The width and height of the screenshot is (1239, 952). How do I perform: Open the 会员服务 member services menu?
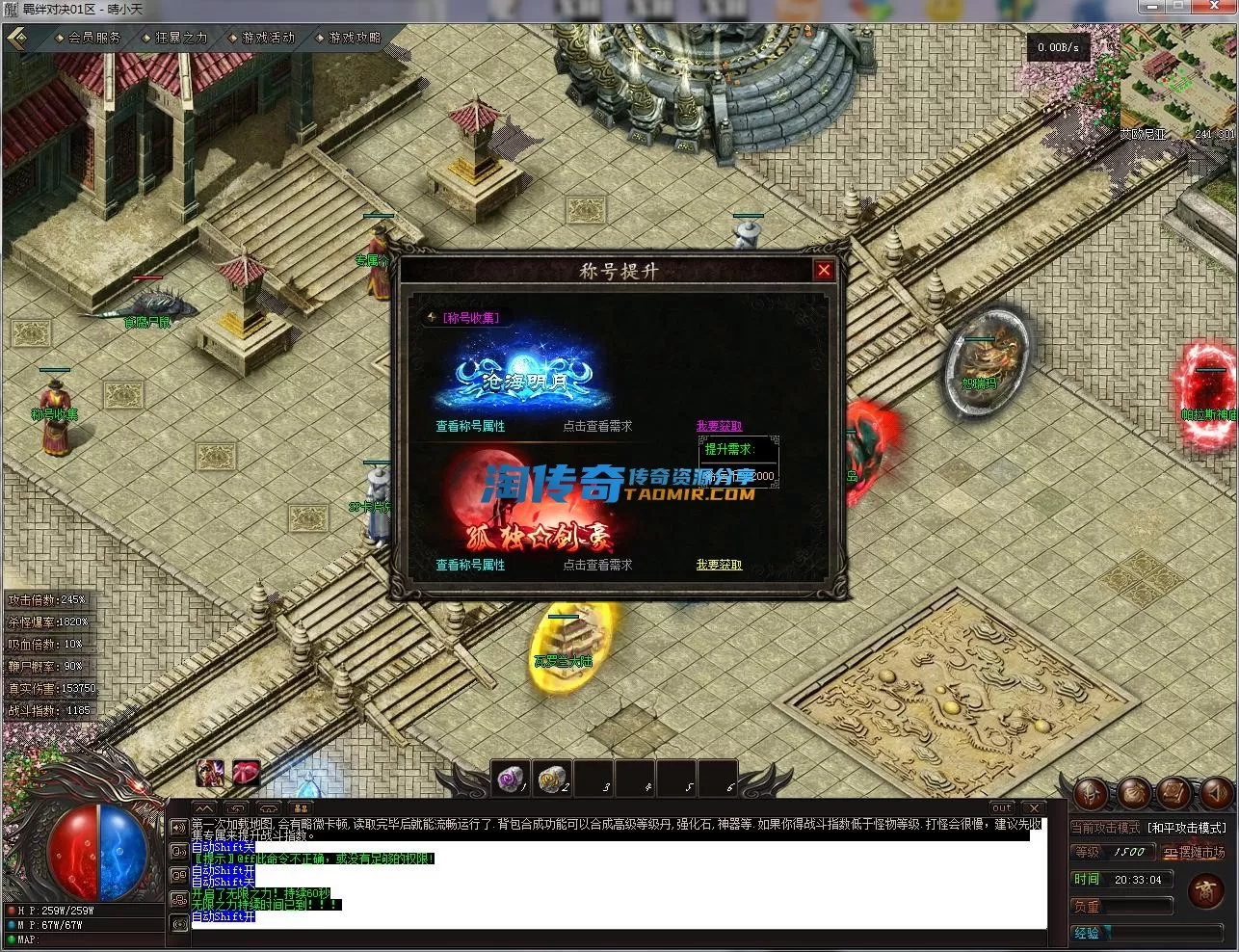point(93,38)
